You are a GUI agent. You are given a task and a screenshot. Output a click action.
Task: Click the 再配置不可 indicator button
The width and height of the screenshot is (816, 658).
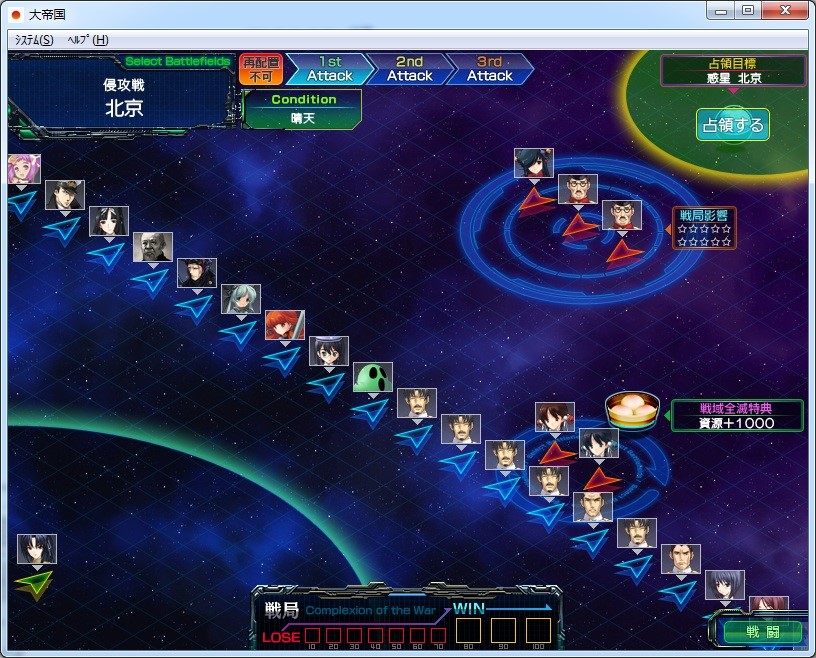[260, 69]
